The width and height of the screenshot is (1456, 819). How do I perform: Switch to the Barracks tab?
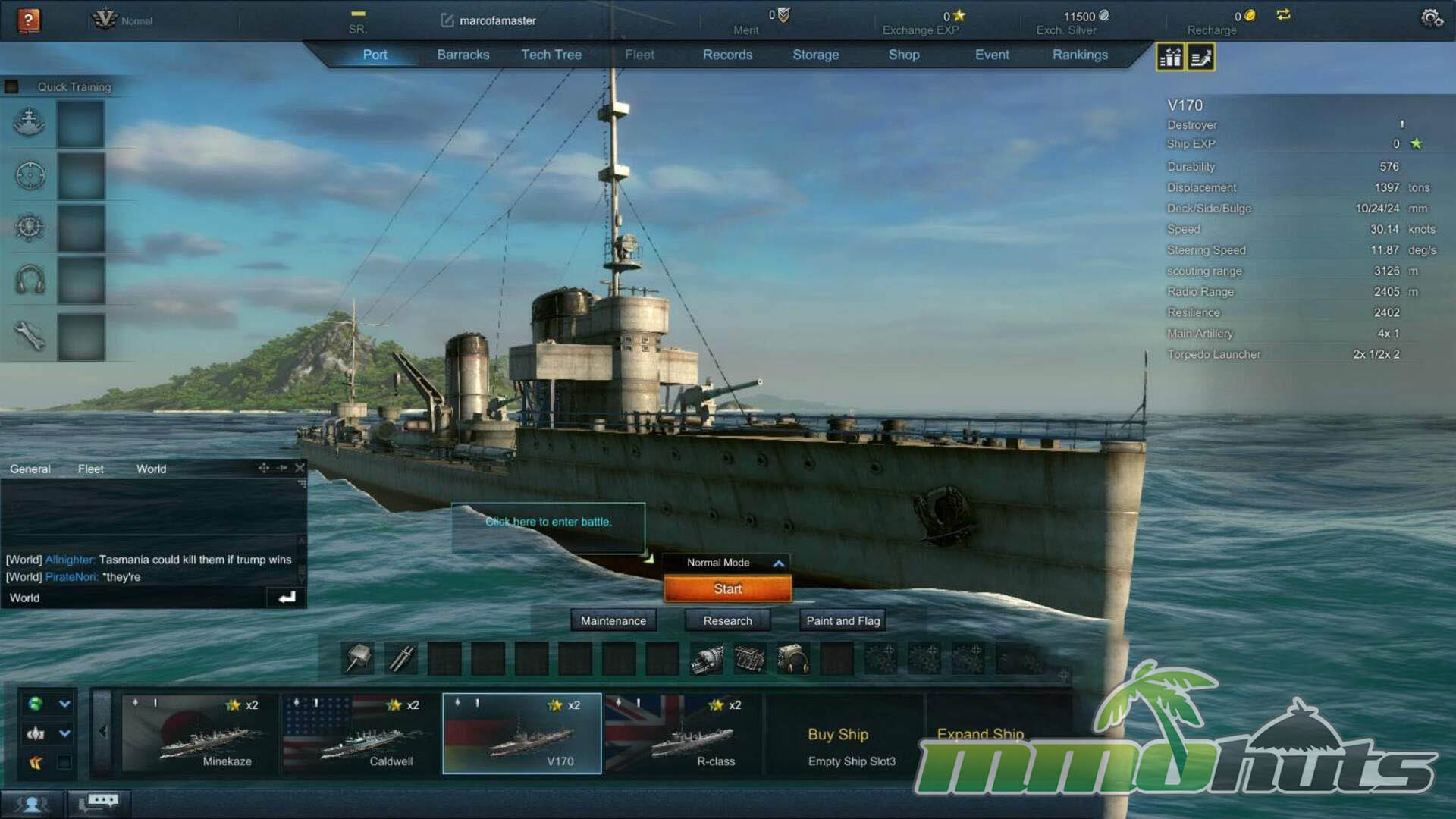pyautogui.click(x=463, y=55)
